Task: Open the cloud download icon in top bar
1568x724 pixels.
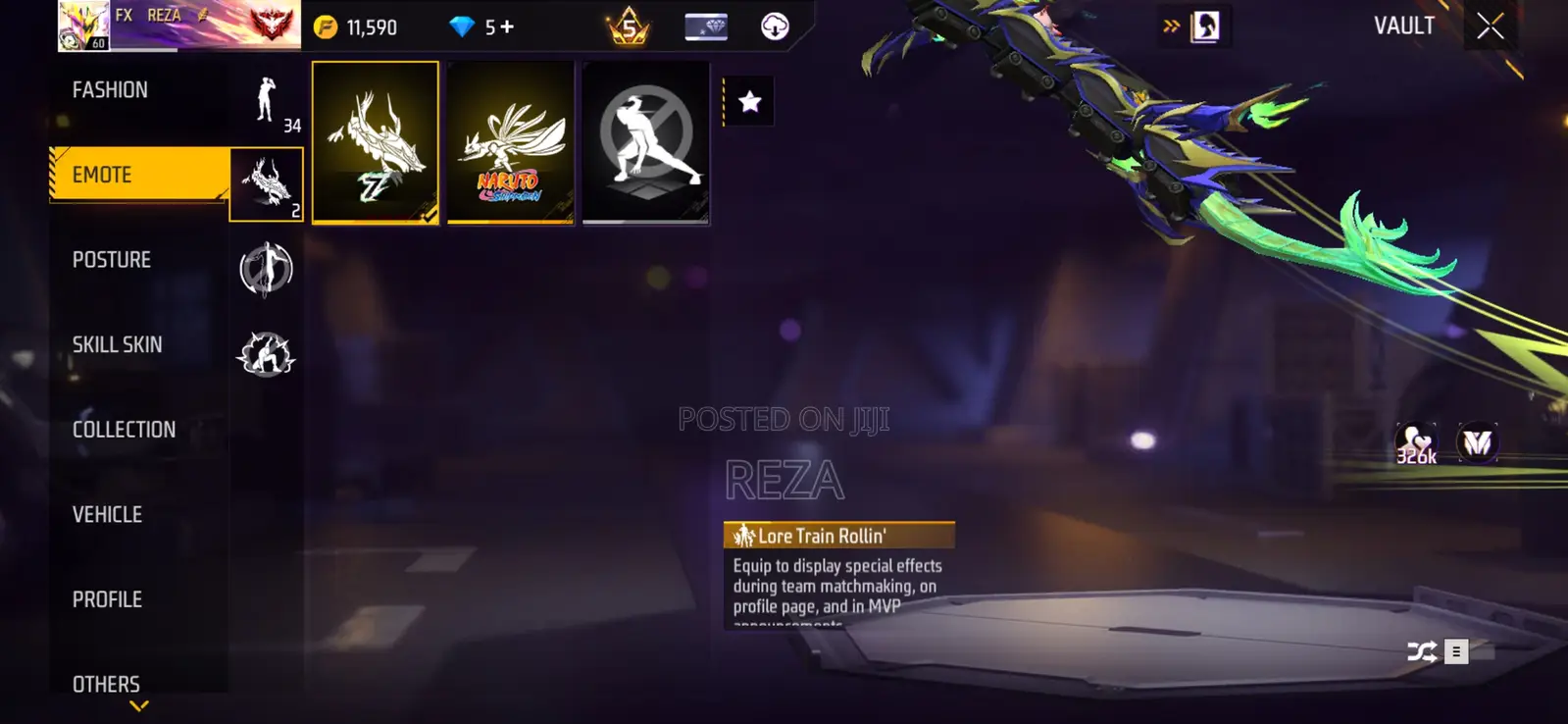Action: (774, 26)
